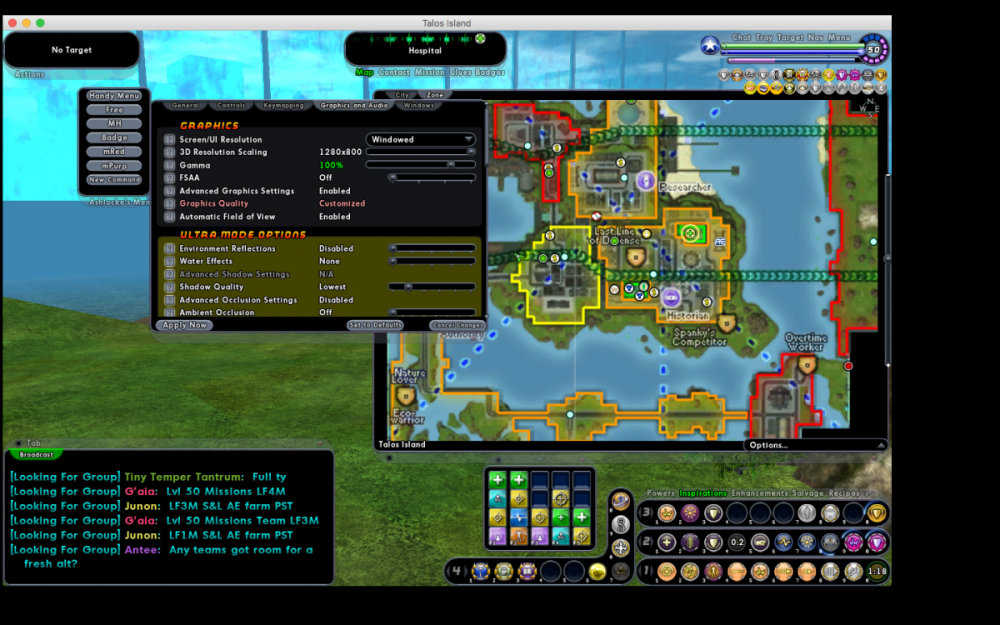Click the macOS green maximize window button
The height and width of the screenshot is (625, 1000).
pyautogui.click(x=41, y=23)
